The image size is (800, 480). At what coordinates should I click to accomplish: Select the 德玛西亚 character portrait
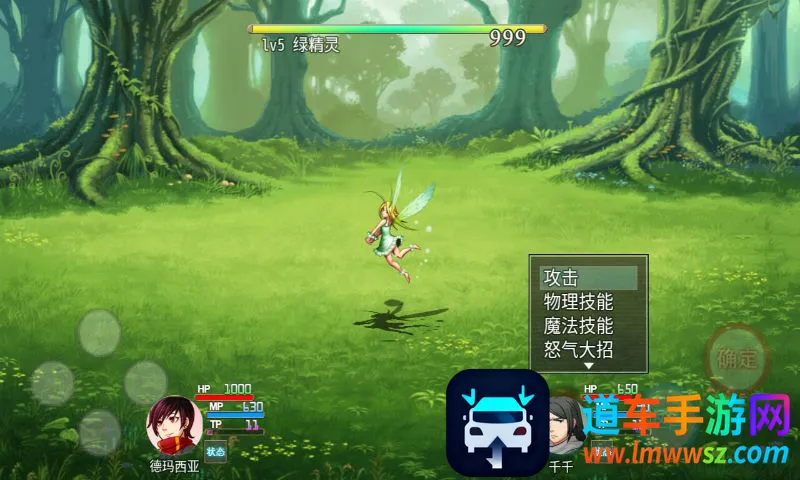(175, 425)
